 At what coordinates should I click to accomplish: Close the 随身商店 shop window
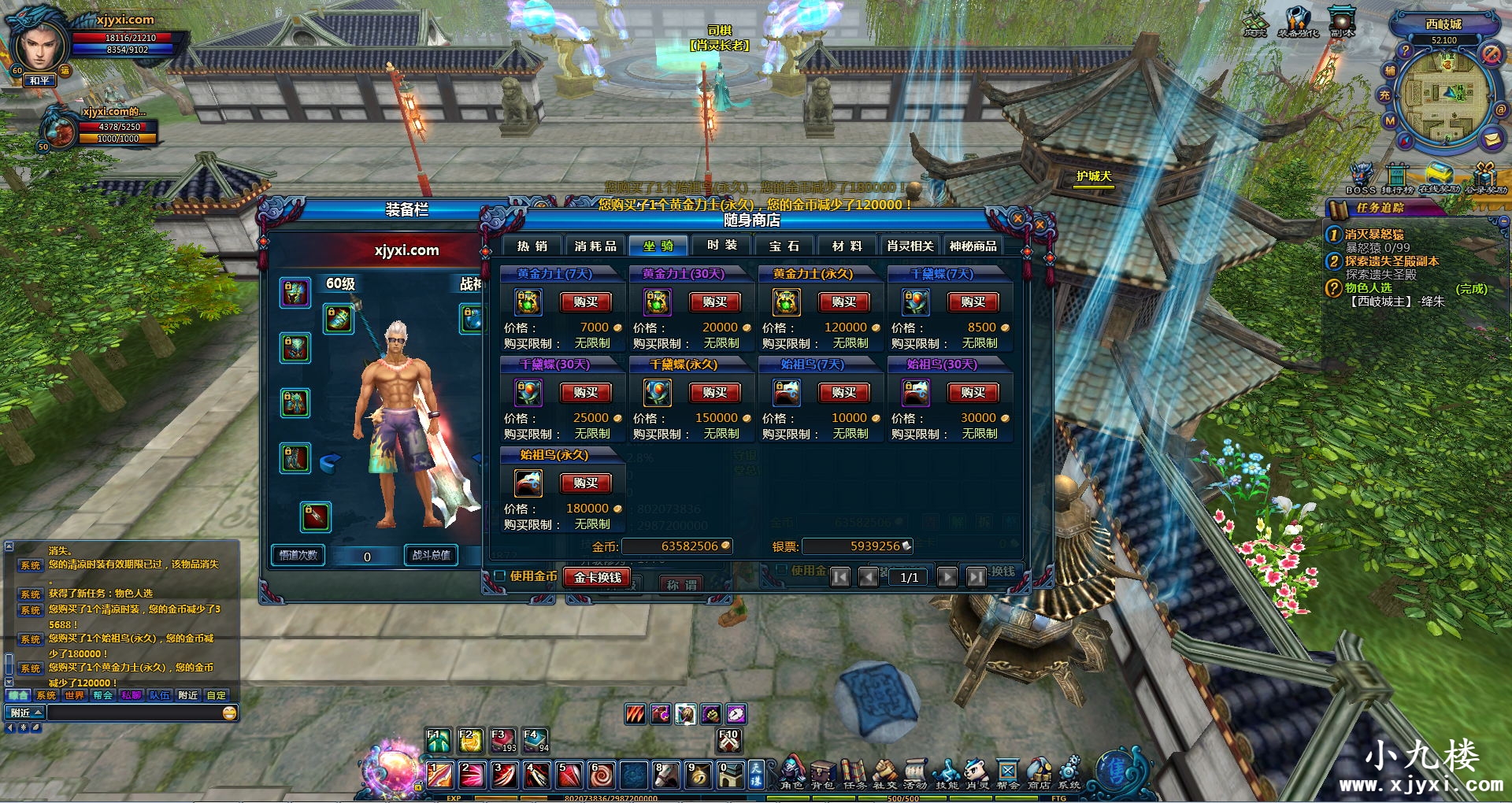(1017, 218)
